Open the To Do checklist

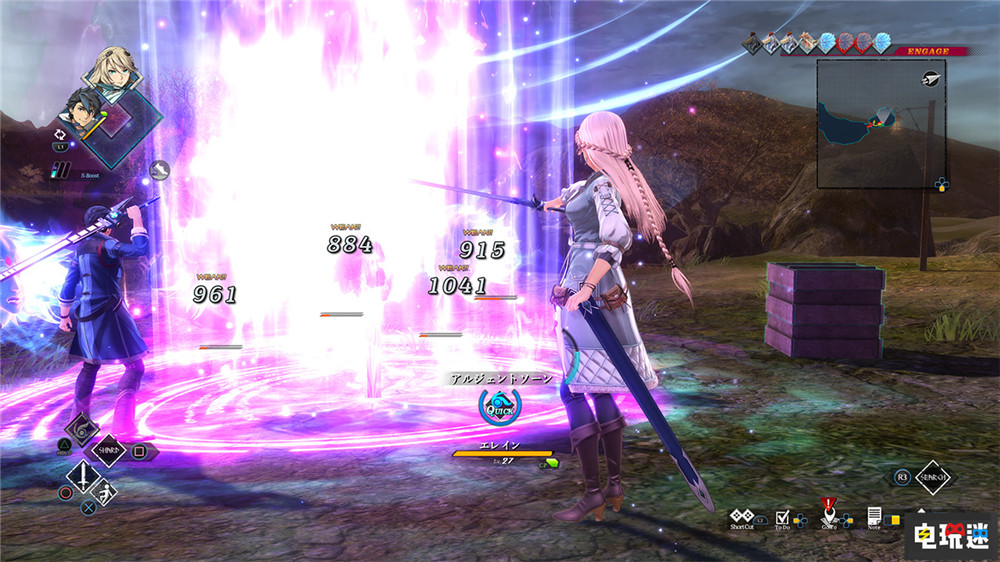pyautogui.click(x=784, y=515)
